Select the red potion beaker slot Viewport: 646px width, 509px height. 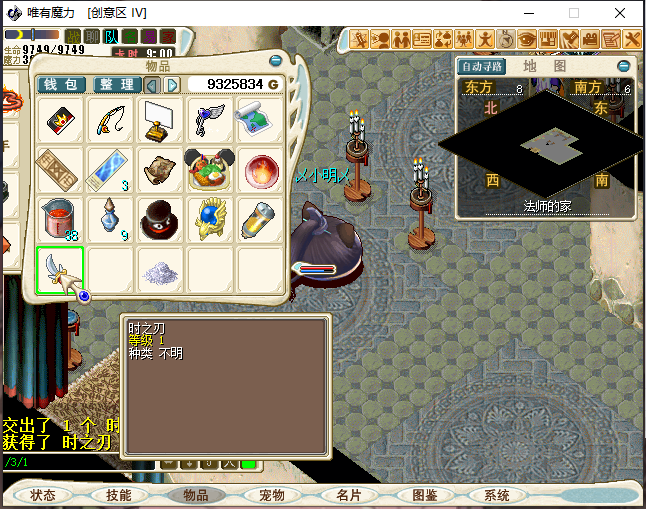60,220
